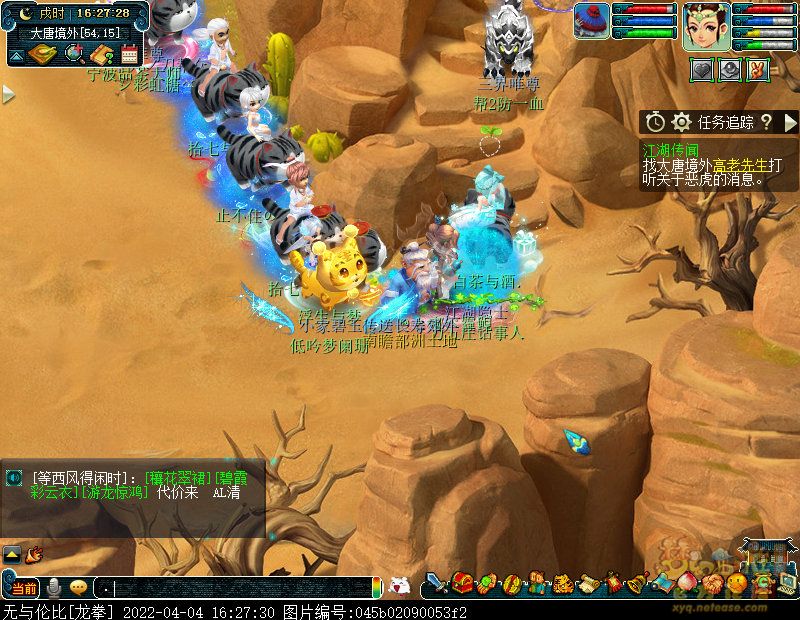
Task: Open the golden compass mini-map icon
Action: pos(42,54)
